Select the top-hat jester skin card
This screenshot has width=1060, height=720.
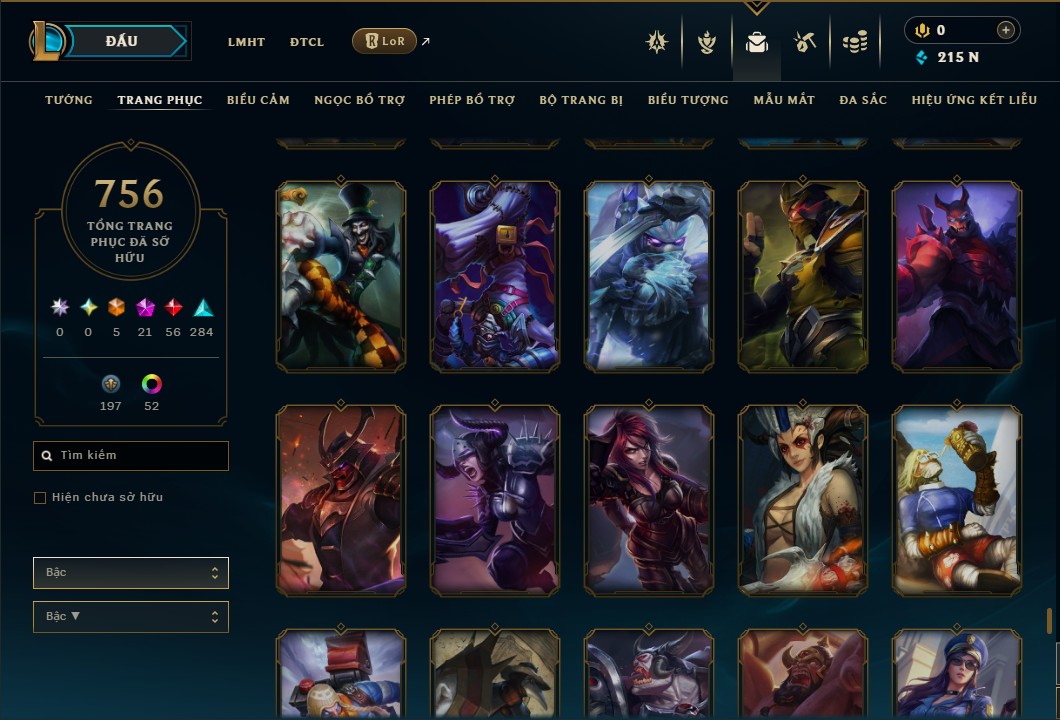tap(341, 276)
